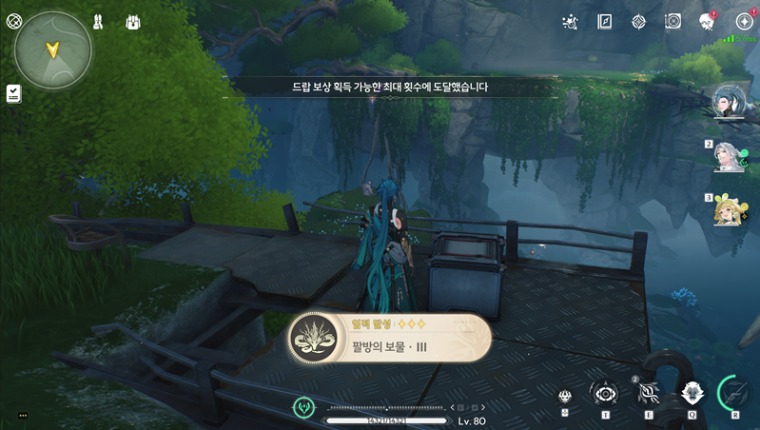Open the compass guidebook icon
The image size is (760, 430).
(x=604, y=21)
